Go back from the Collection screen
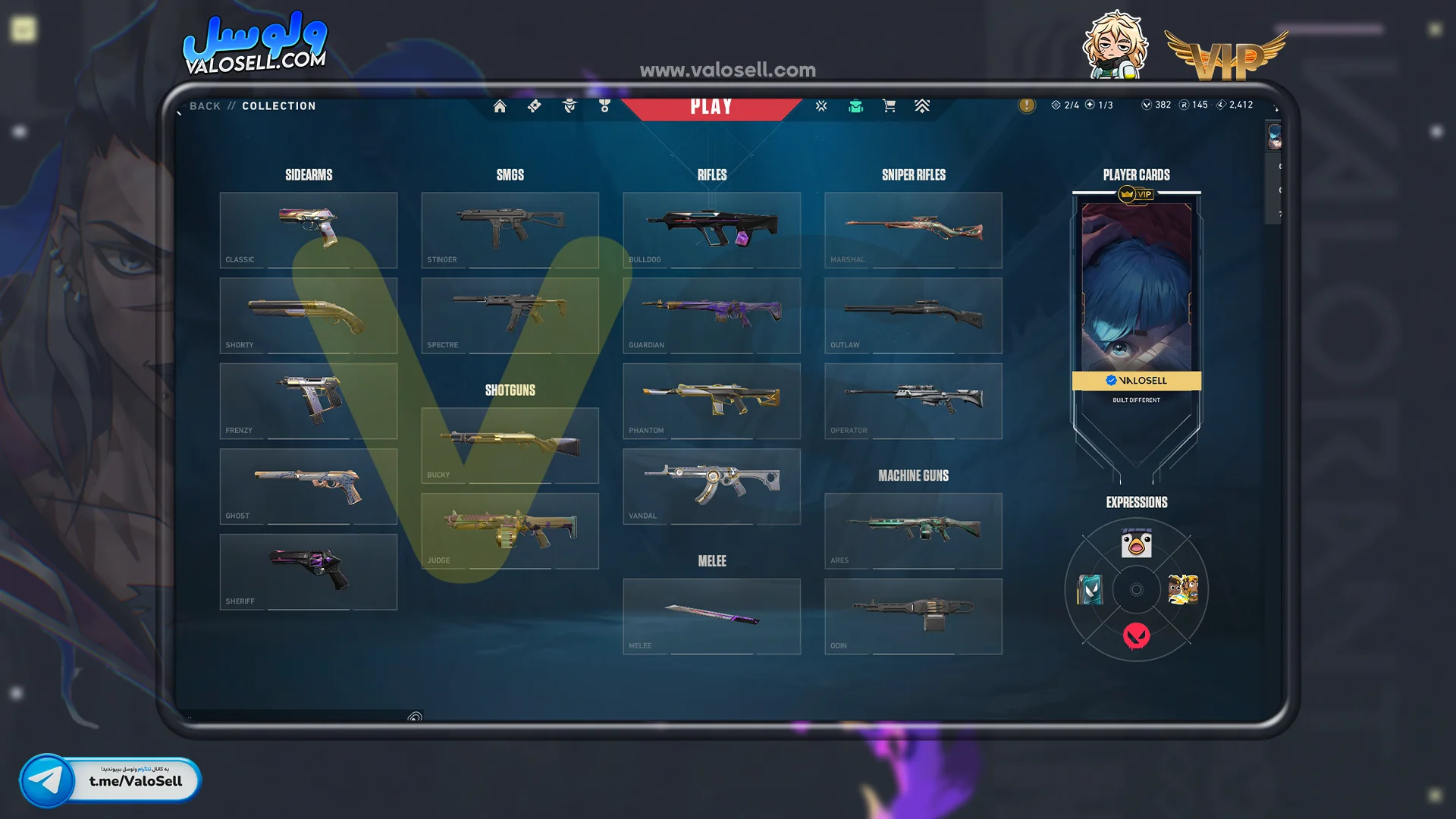1456x819 pixels. point(205,106)
